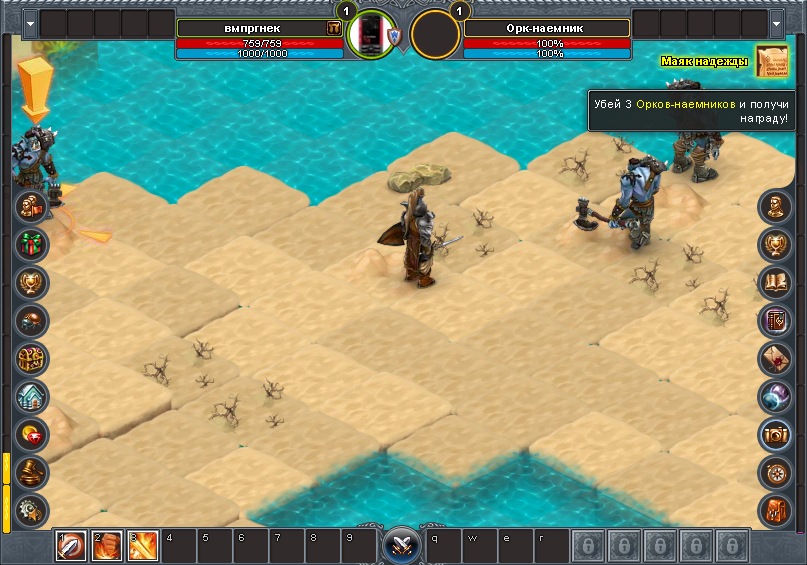Activate the sword slash skill in slot 1
The image size is (807, 565).
(x=70, y=545)
